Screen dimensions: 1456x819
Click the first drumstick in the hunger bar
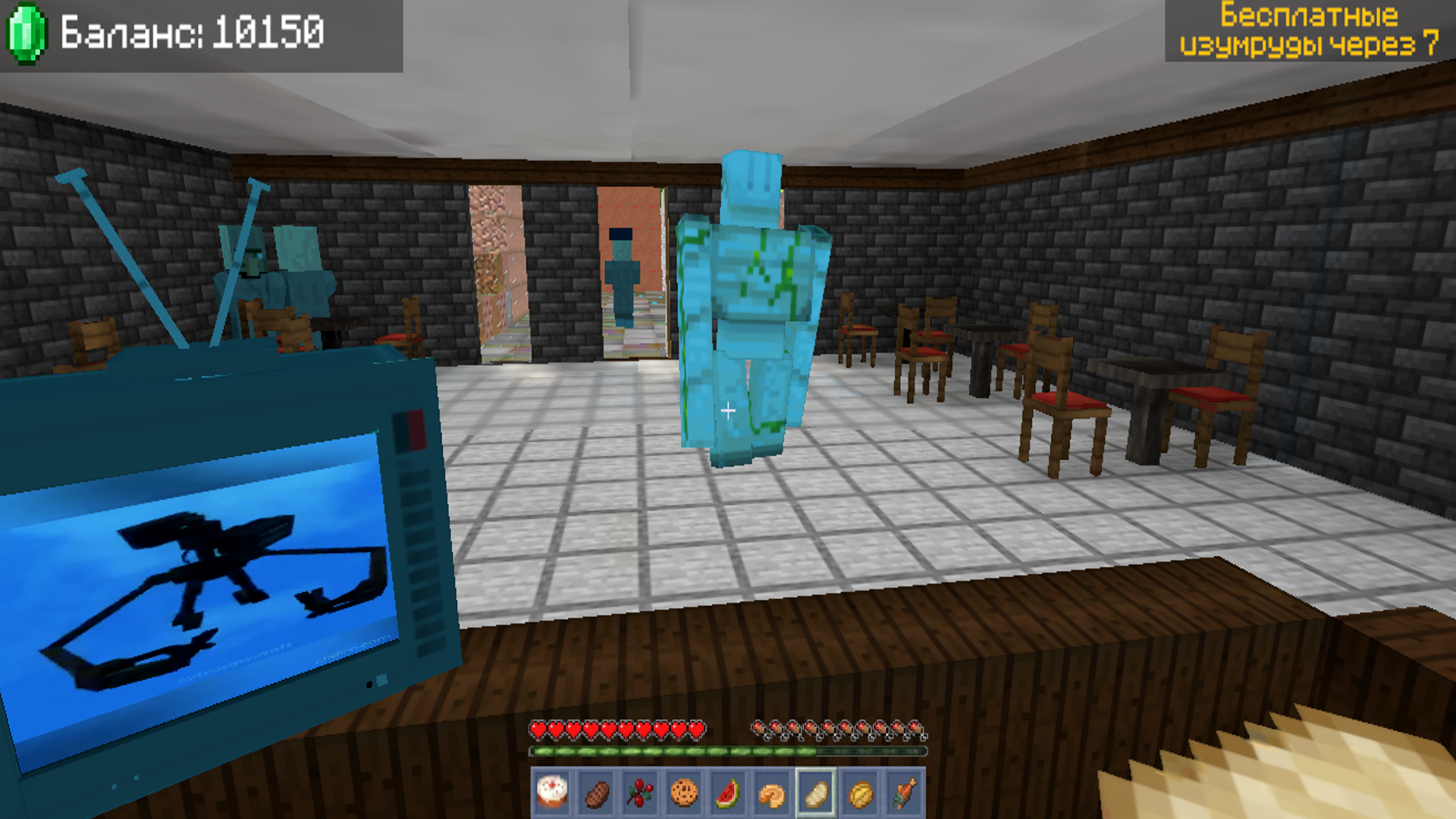pyautogui.click(x=757, y=726)
